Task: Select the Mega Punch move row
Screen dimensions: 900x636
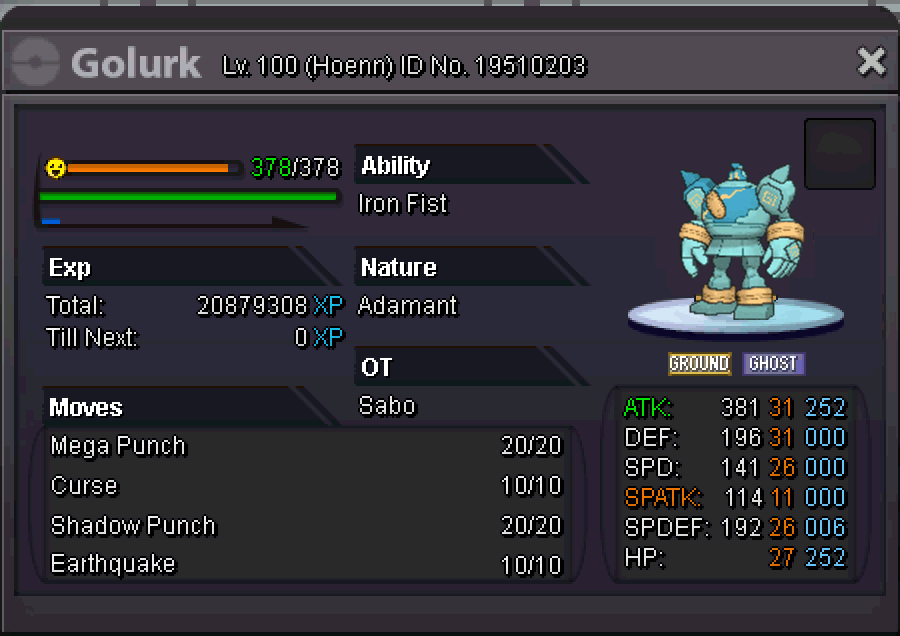Action: [306, 446]
